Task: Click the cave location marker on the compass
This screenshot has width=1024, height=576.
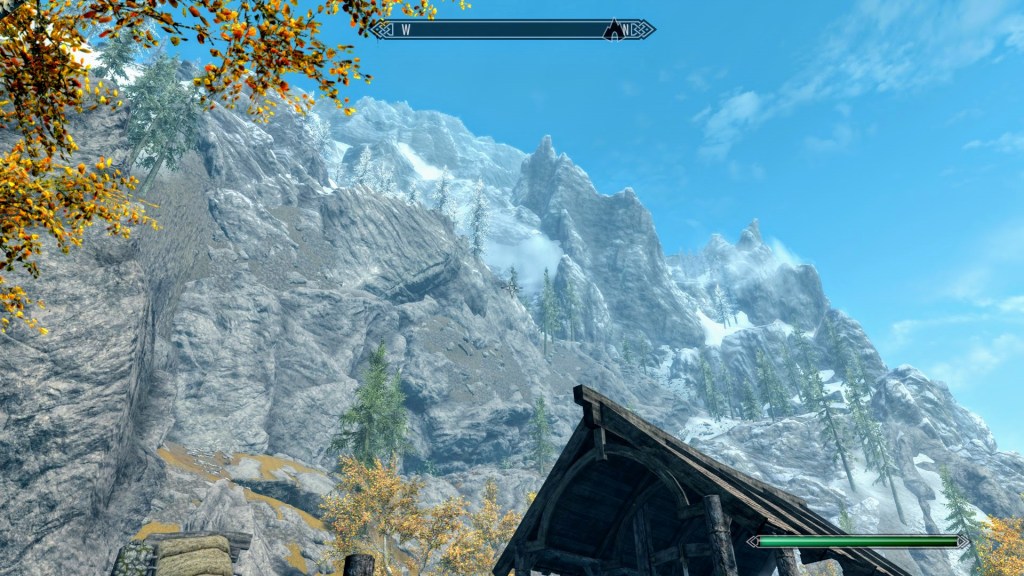Action: (612, 30)
